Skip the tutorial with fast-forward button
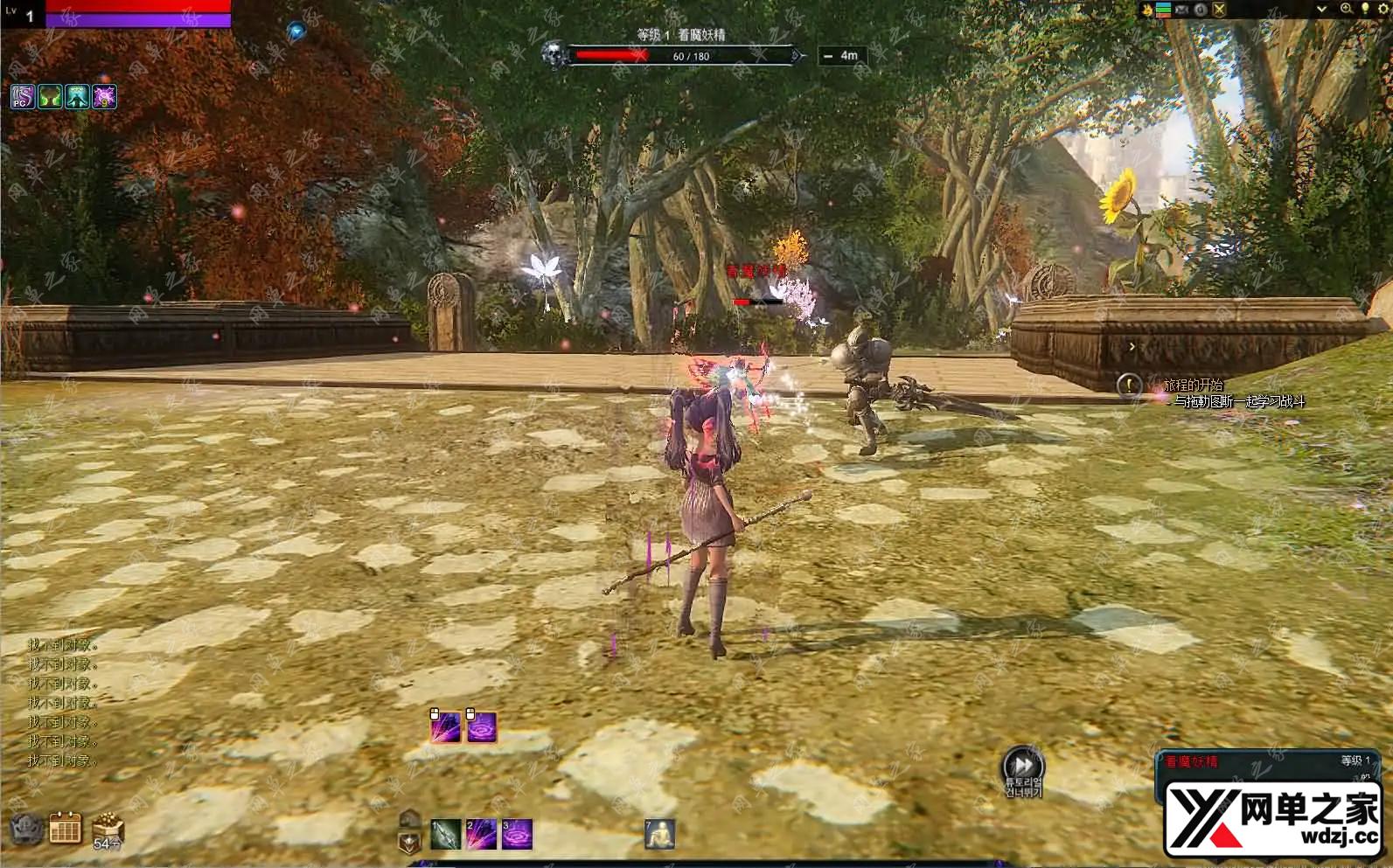 (1022, 765)
